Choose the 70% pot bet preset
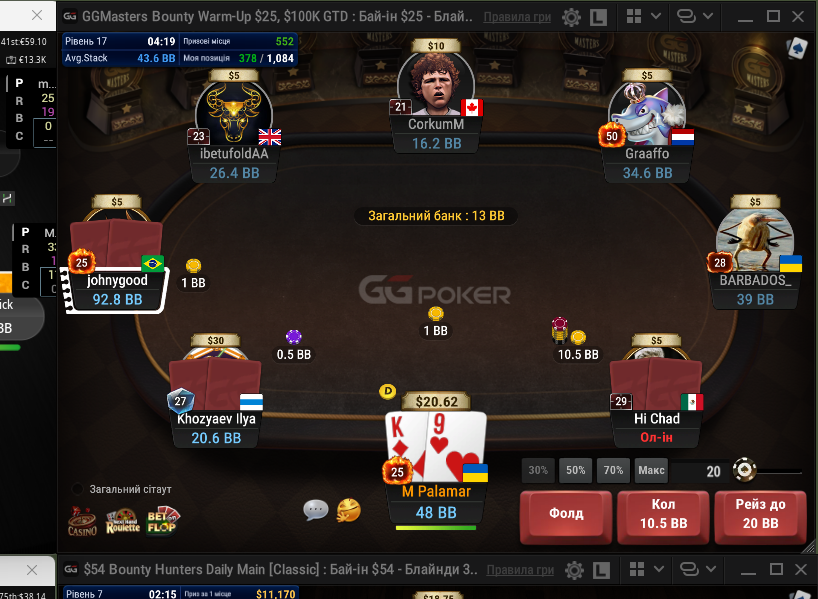The height and width of the screenshot is (599, 818). (x=613, y=470)
